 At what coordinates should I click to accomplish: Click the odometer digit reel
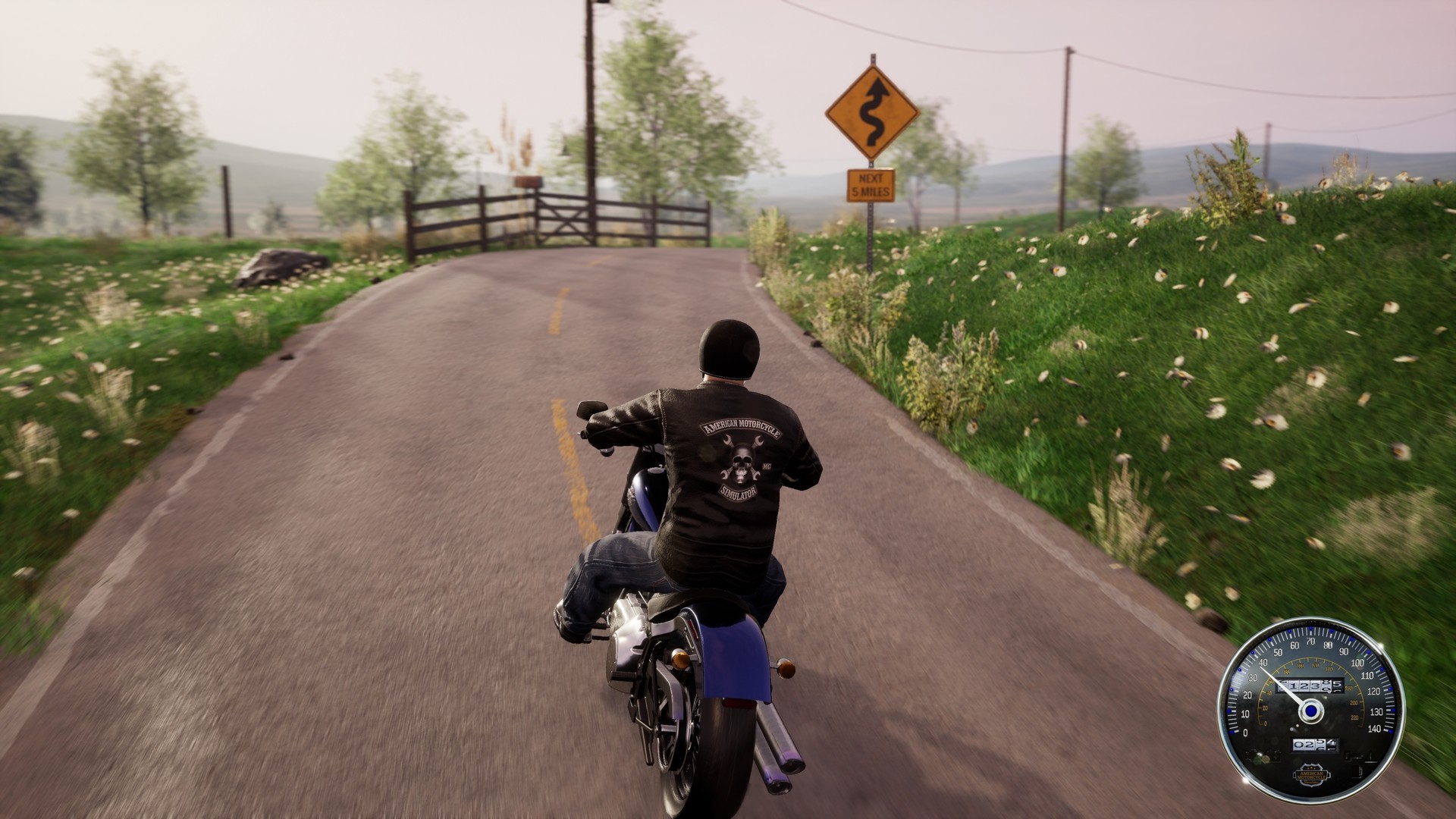coord(1309,685)
